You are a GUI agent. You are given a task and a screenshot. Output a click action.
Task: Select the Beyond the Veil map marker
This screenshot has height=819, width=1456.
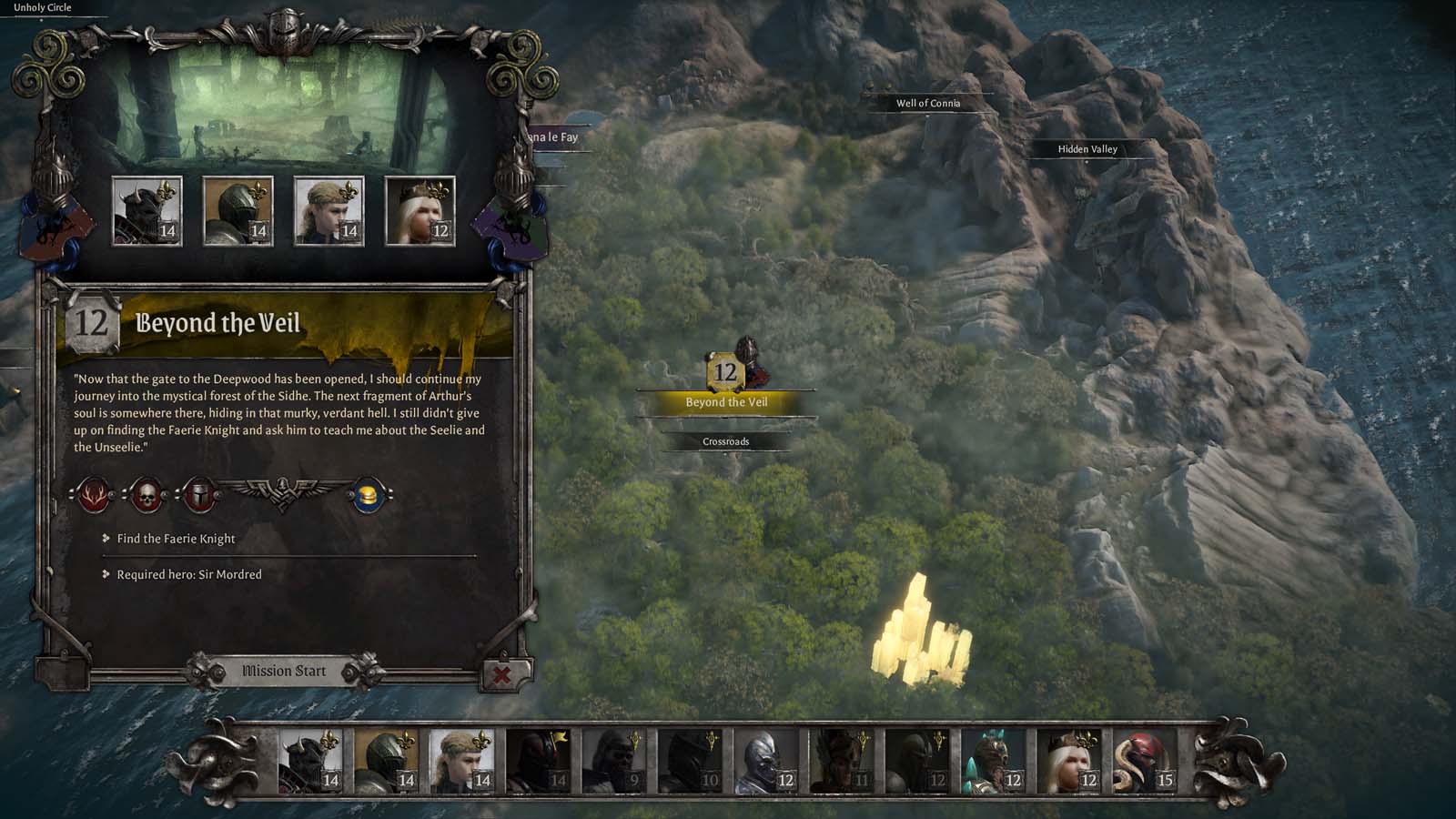[x=726, y=372]
